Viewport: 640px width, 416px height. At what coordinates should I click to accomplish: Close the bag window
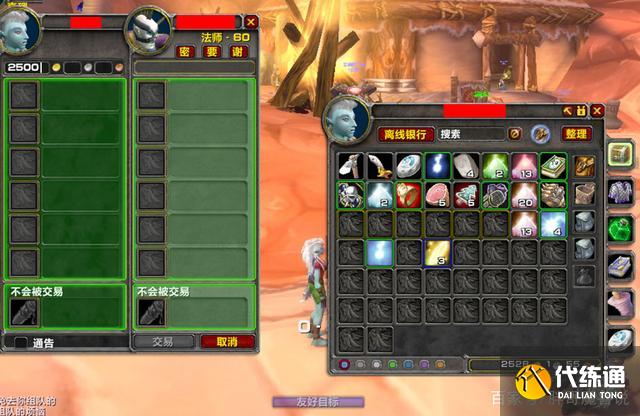coord(597,110)
